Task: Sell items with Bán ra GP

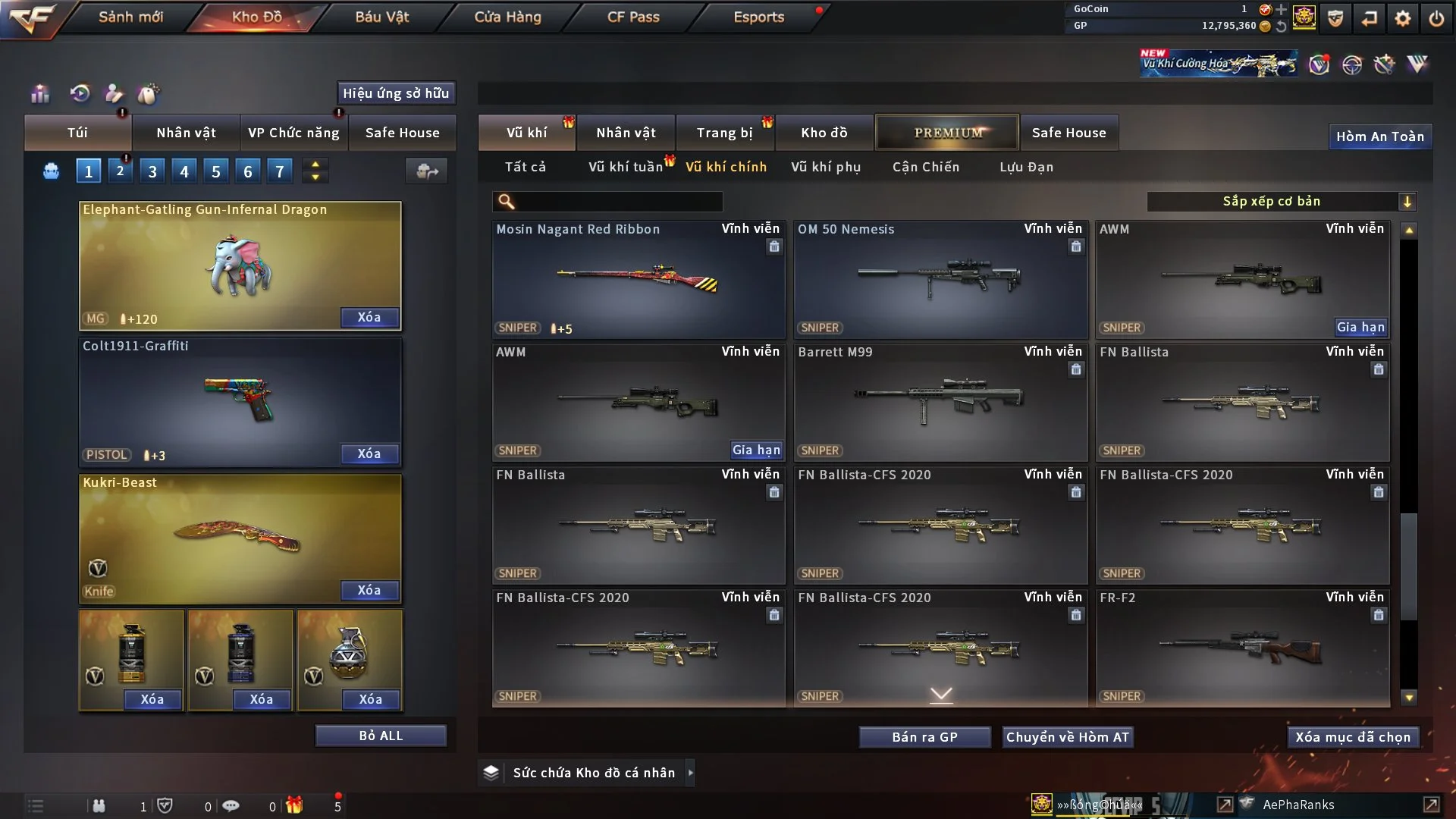Action: pos(924,737)
